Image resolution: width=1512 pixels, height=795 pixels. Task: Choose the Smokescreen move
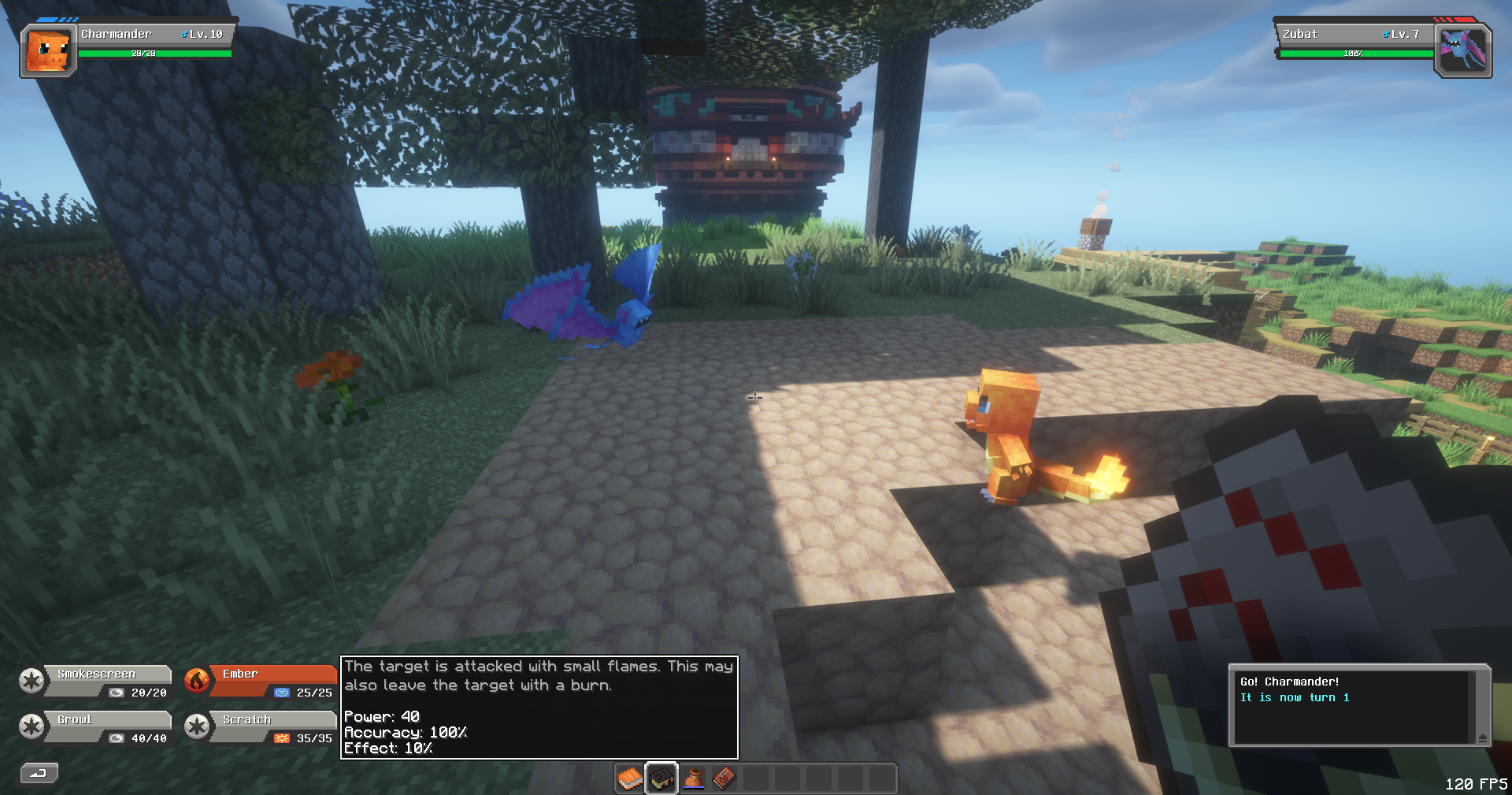click(x=96, y=681)
